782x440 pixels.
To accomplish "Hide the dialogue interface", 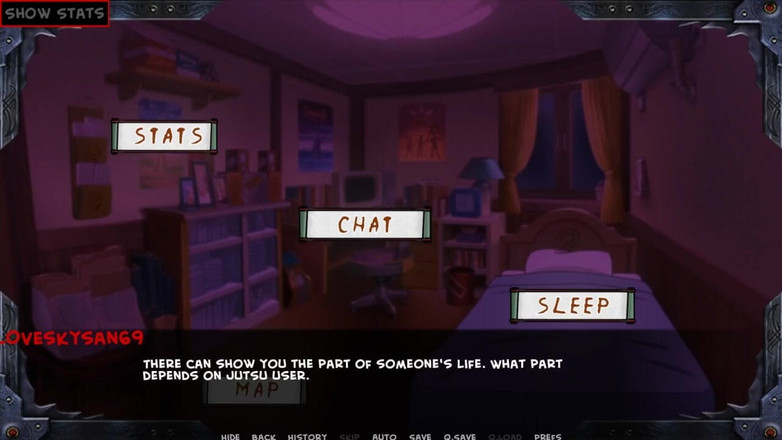I will tap(230, 436).
